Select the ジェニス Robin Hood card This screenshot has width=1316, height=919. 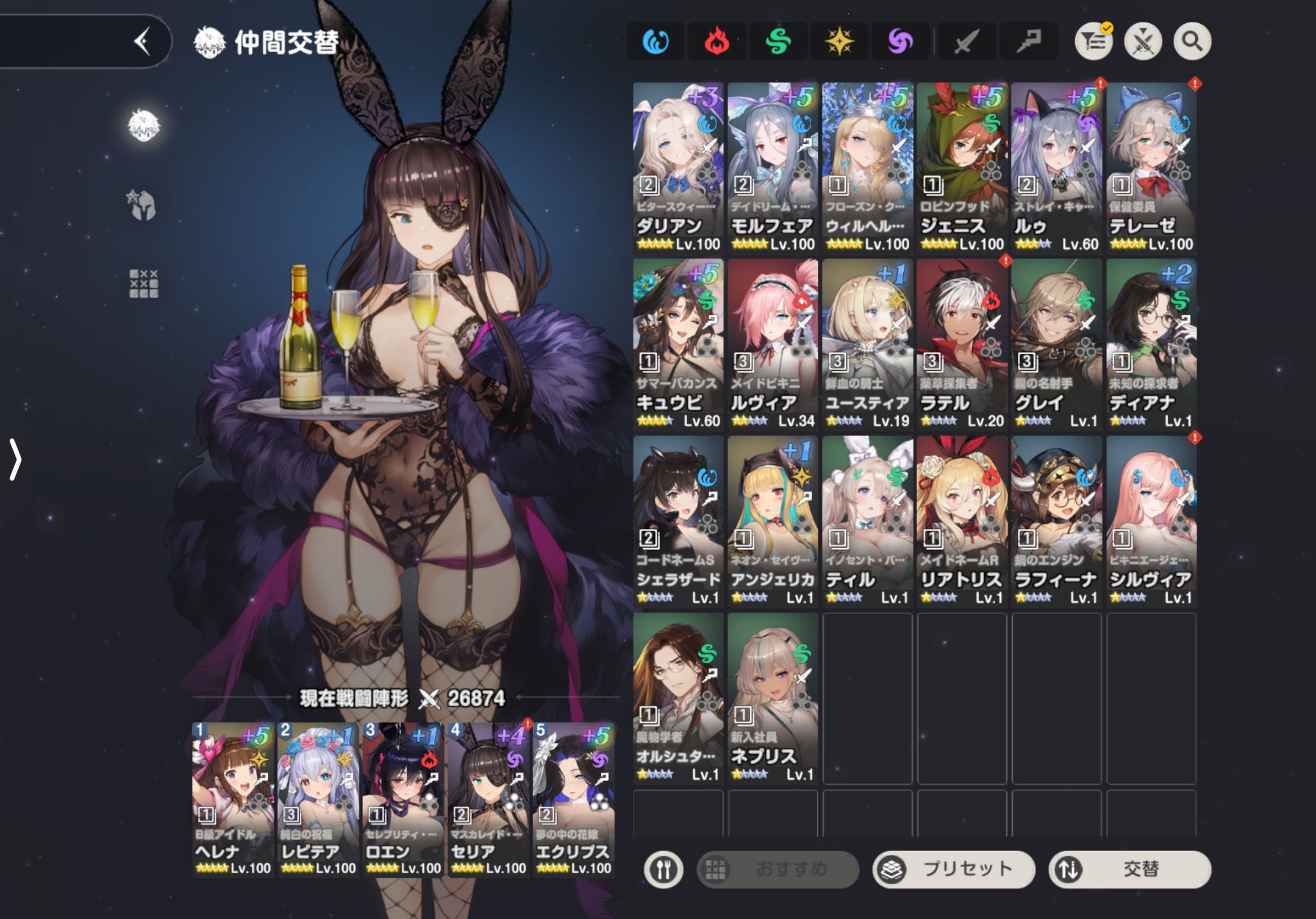click(961, 167)
